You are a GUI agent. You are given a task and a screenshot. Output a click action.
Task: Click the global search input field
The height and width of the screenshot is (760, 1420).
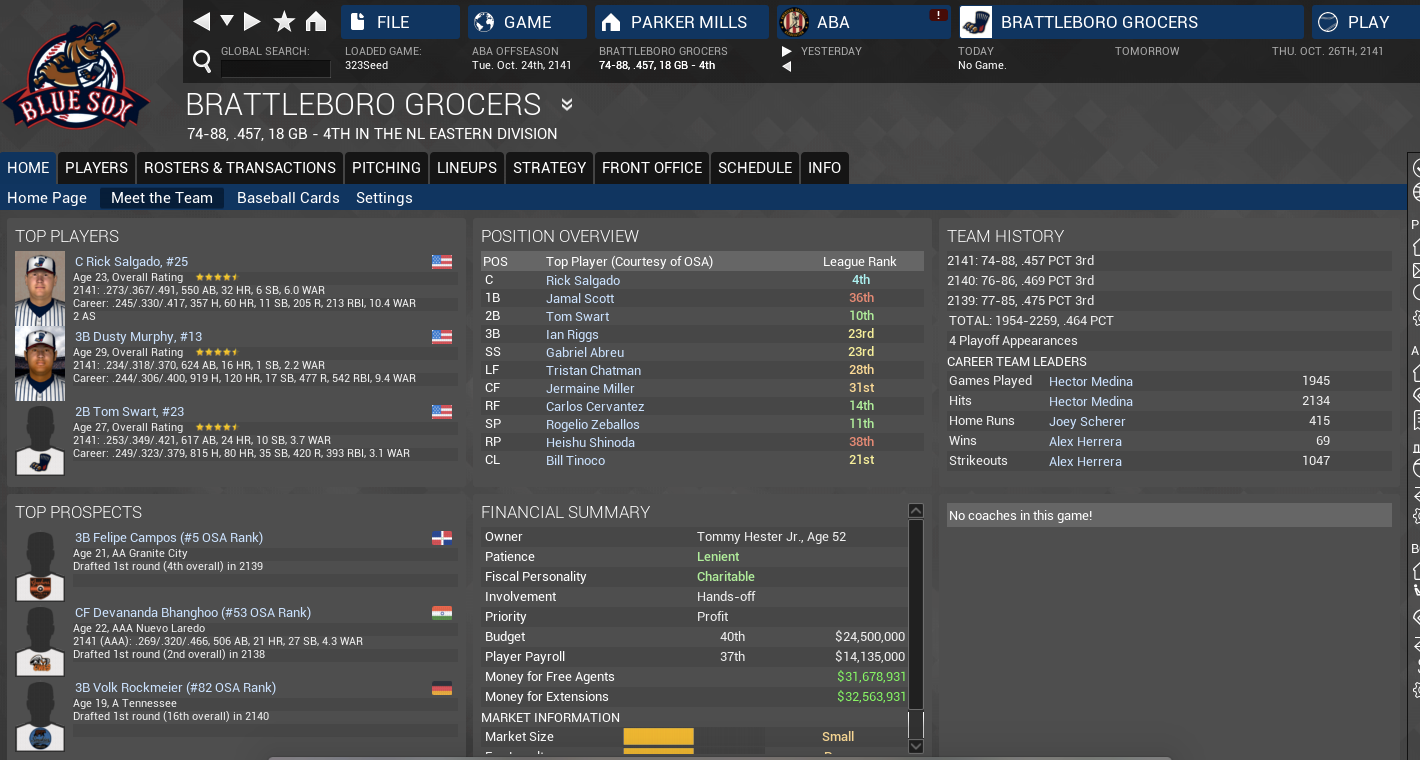coord(275,68)
